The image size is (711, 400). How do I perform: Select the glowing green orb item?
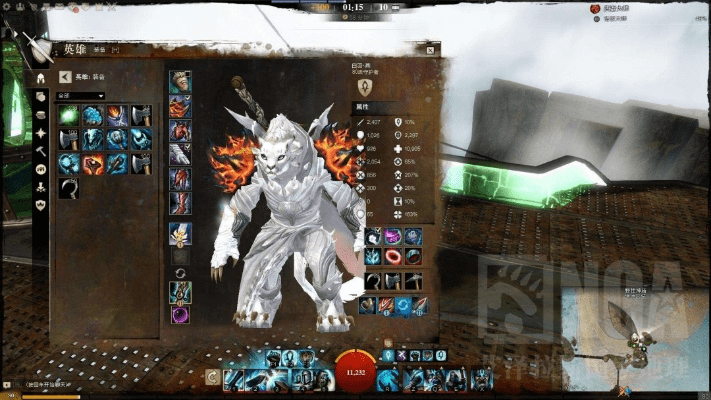[68, 116]
